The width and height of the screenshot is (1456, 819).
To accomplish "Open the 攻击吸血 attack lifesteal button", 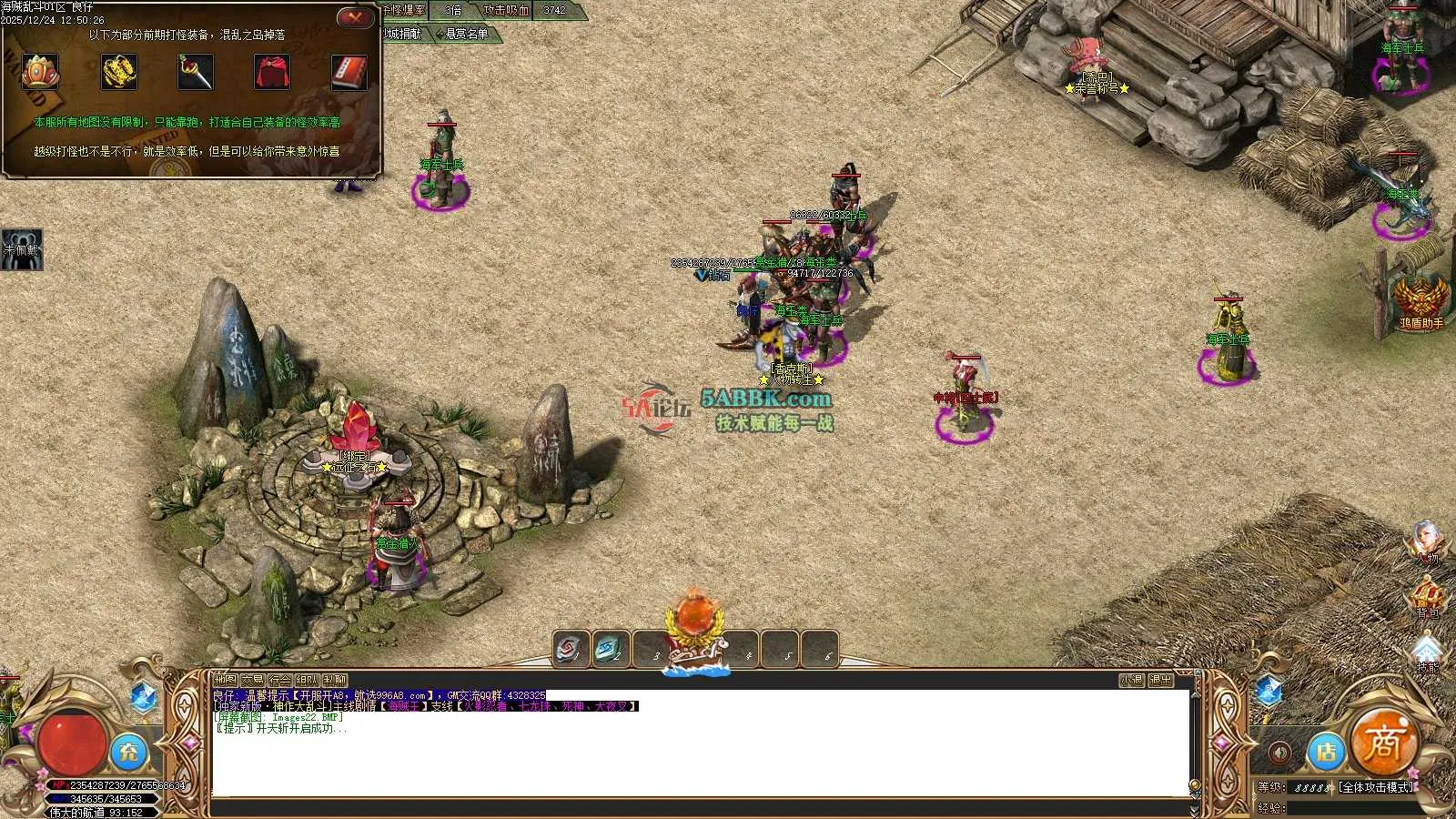I will click(506, 10).
